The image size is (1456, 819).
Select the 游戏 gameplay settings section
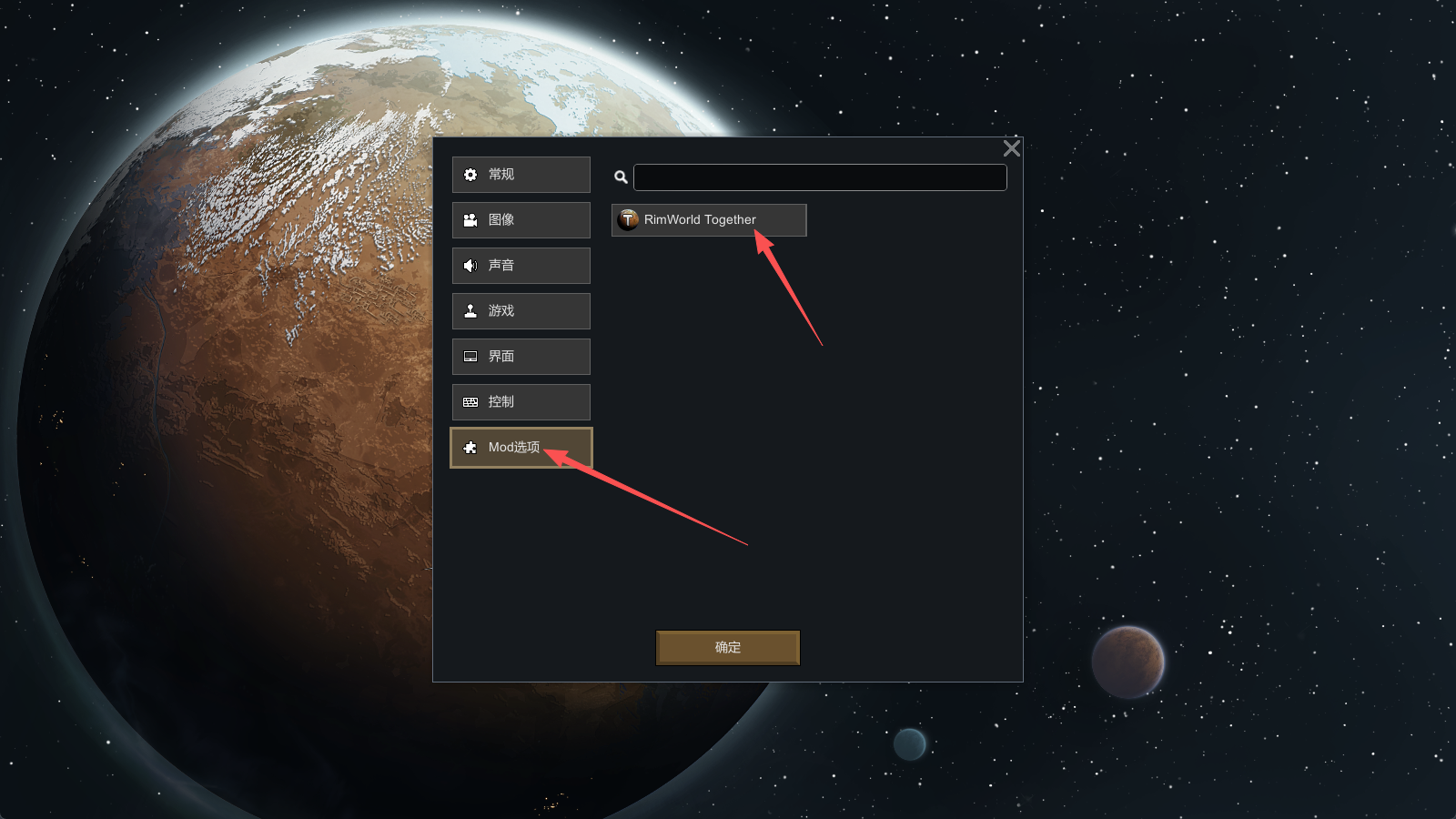click(521, 311)
